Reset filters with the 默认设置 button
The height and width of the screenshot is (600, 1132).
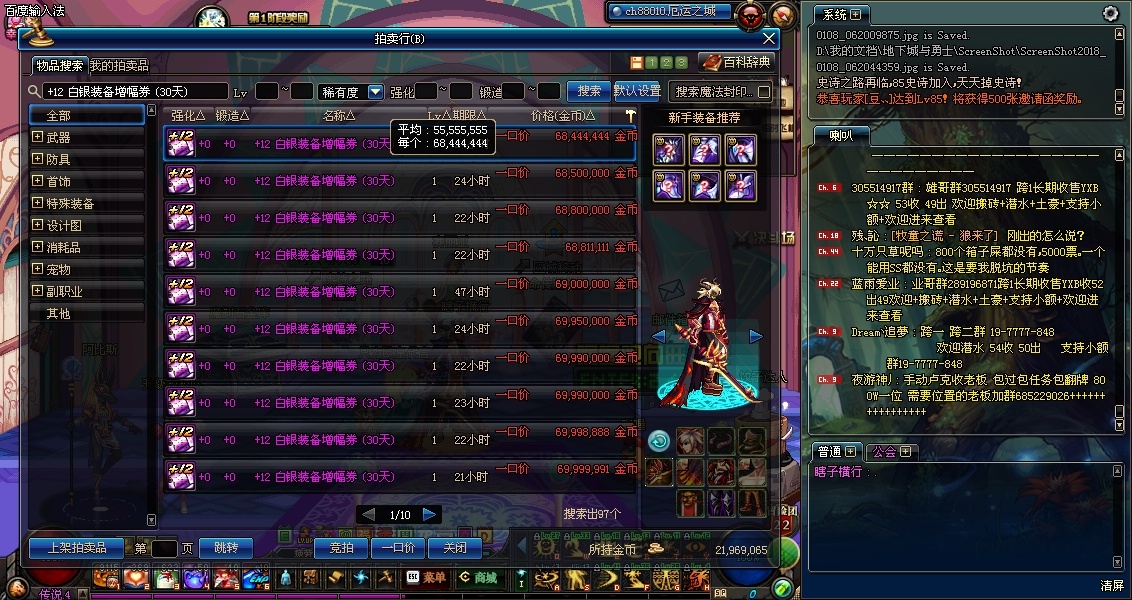(x=637, y=91)
